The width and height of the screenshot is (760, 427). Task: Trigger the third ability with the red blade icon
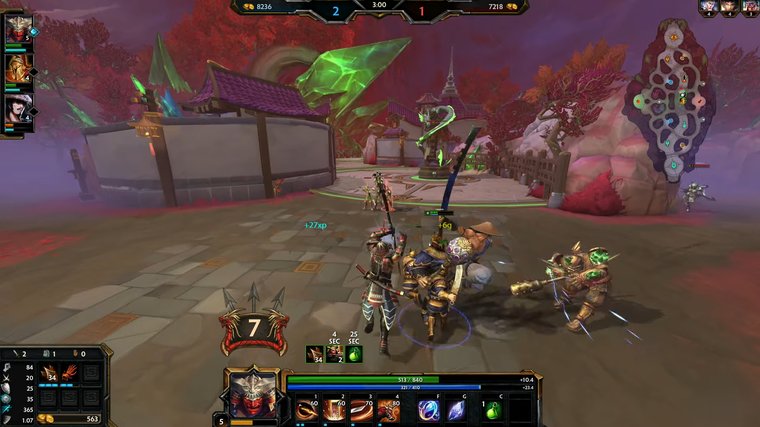coord(361,409)
